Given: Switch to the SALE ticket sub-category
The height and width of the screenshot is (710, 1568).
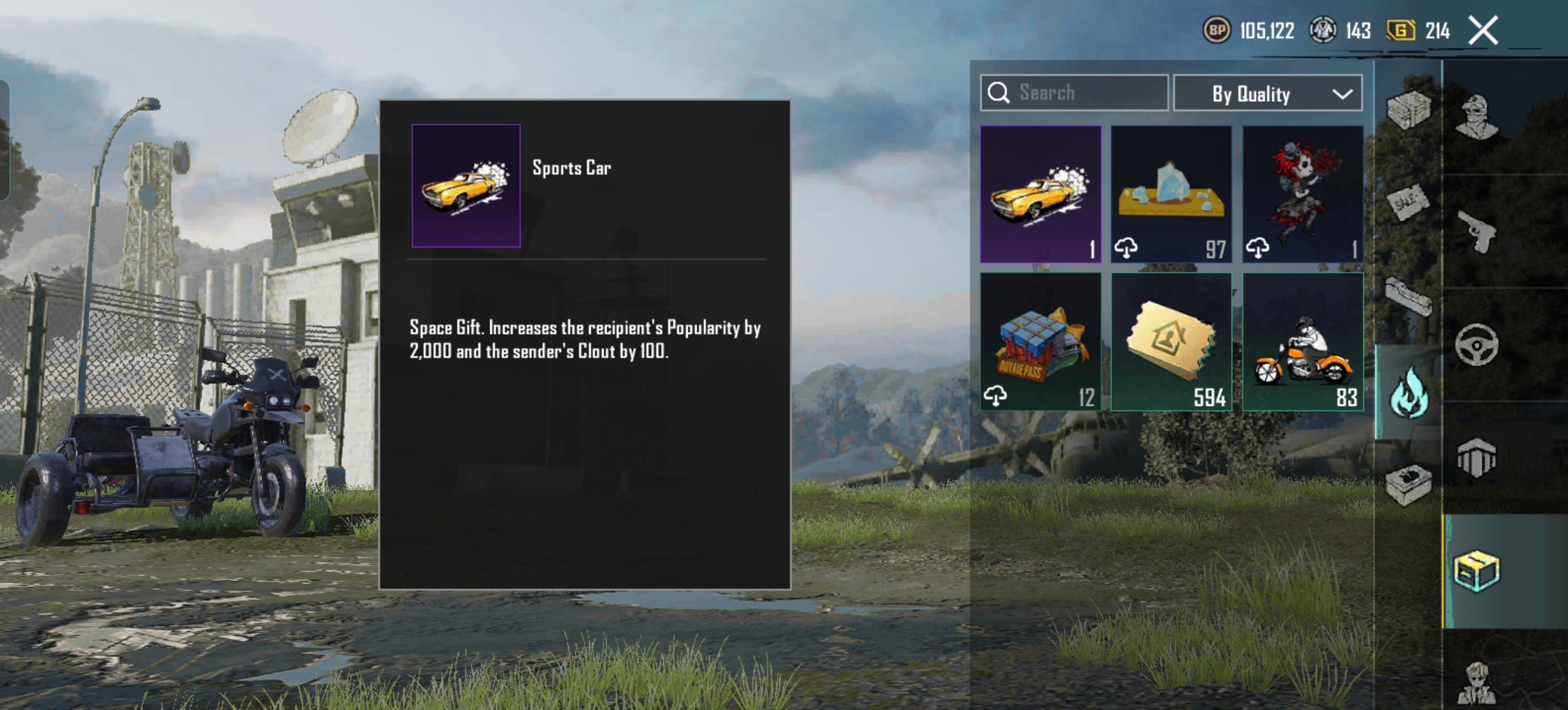Looking at the screenshot, I should point(1408,204).
